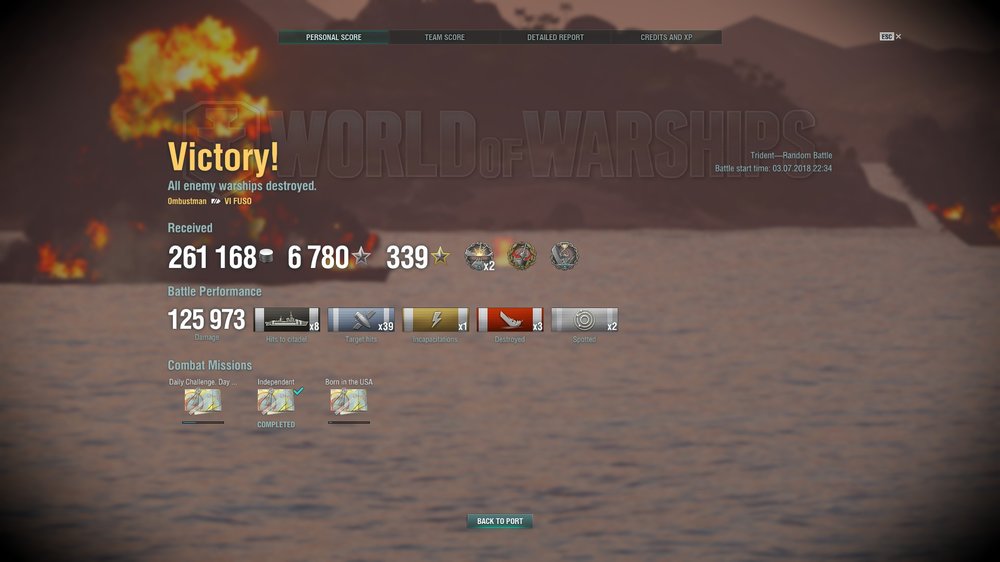Close the results screen with the X
This screenshot has width=1000, height=562.
[898, 37]
